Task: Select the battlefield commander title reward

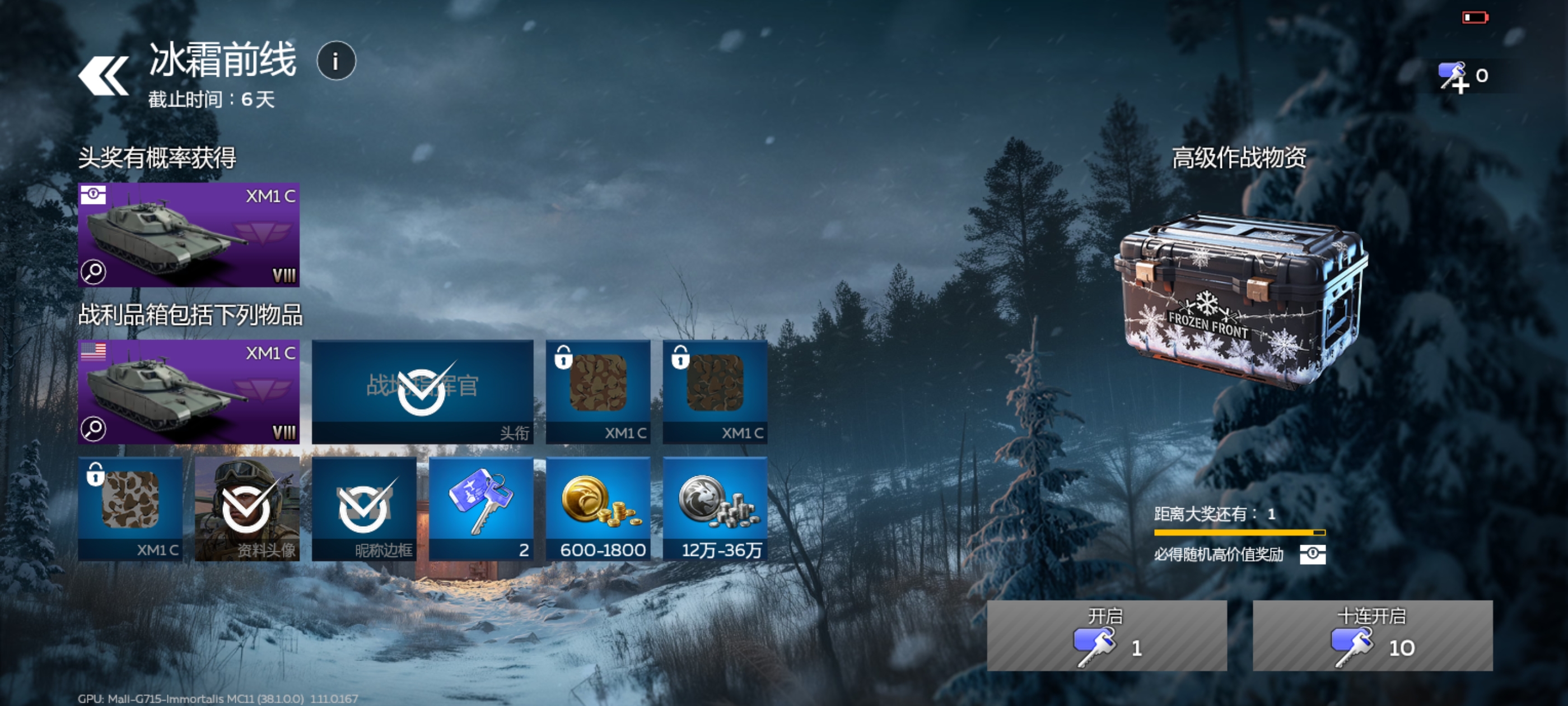Action: click(422, 391)
